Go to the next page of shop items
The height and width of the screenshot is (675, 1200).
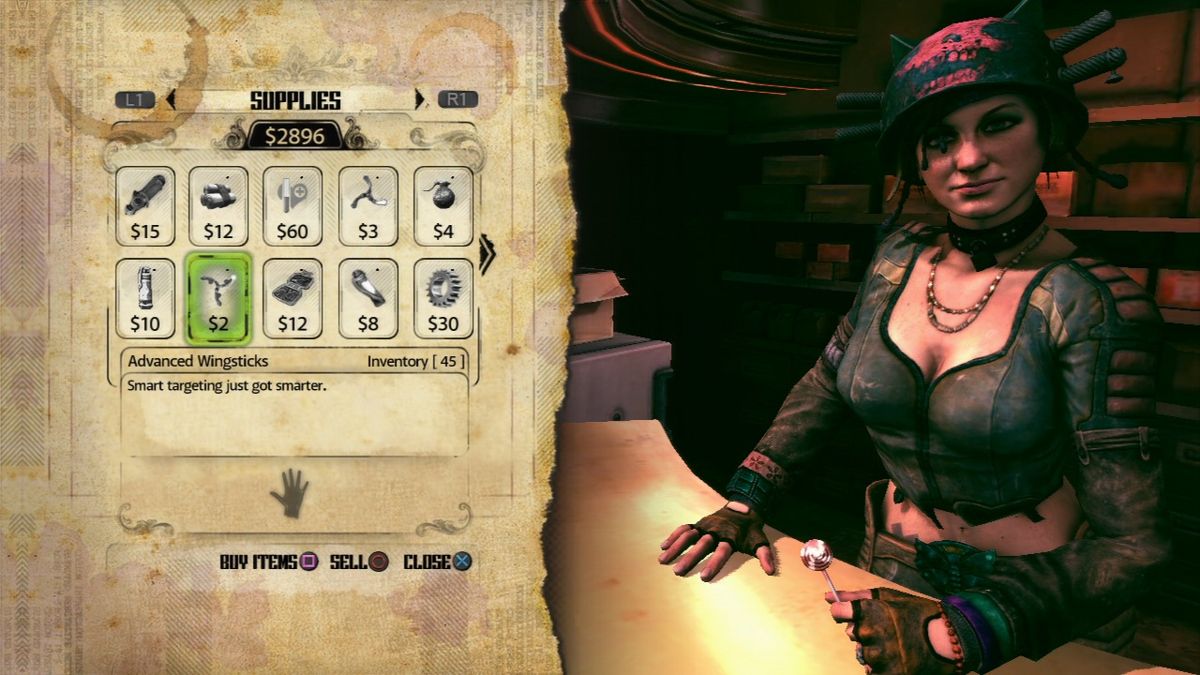tap(487, 254)
